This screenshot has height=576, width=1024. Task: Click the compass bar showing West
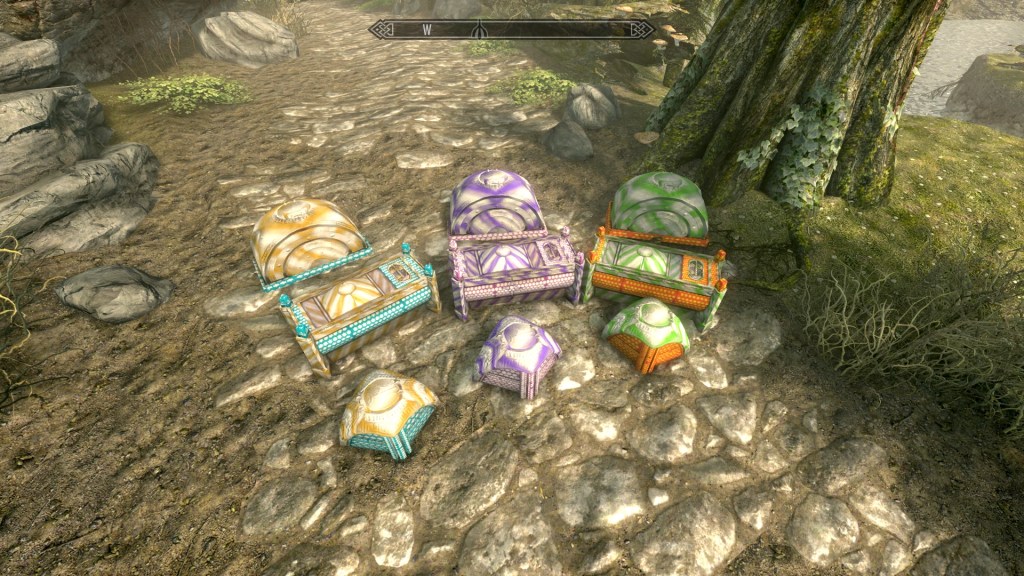coord(511,30)
